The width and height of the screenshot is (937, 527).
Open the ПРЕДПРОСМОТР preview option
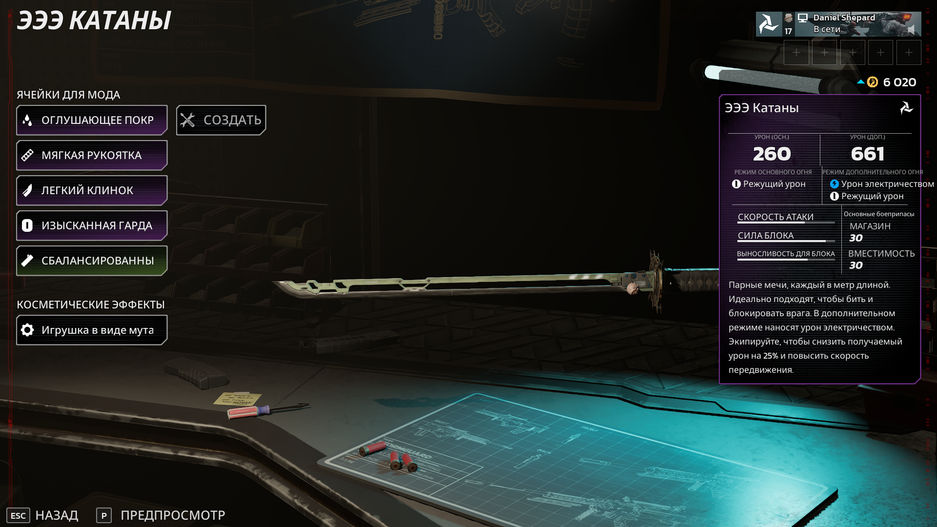click(160, 515)
